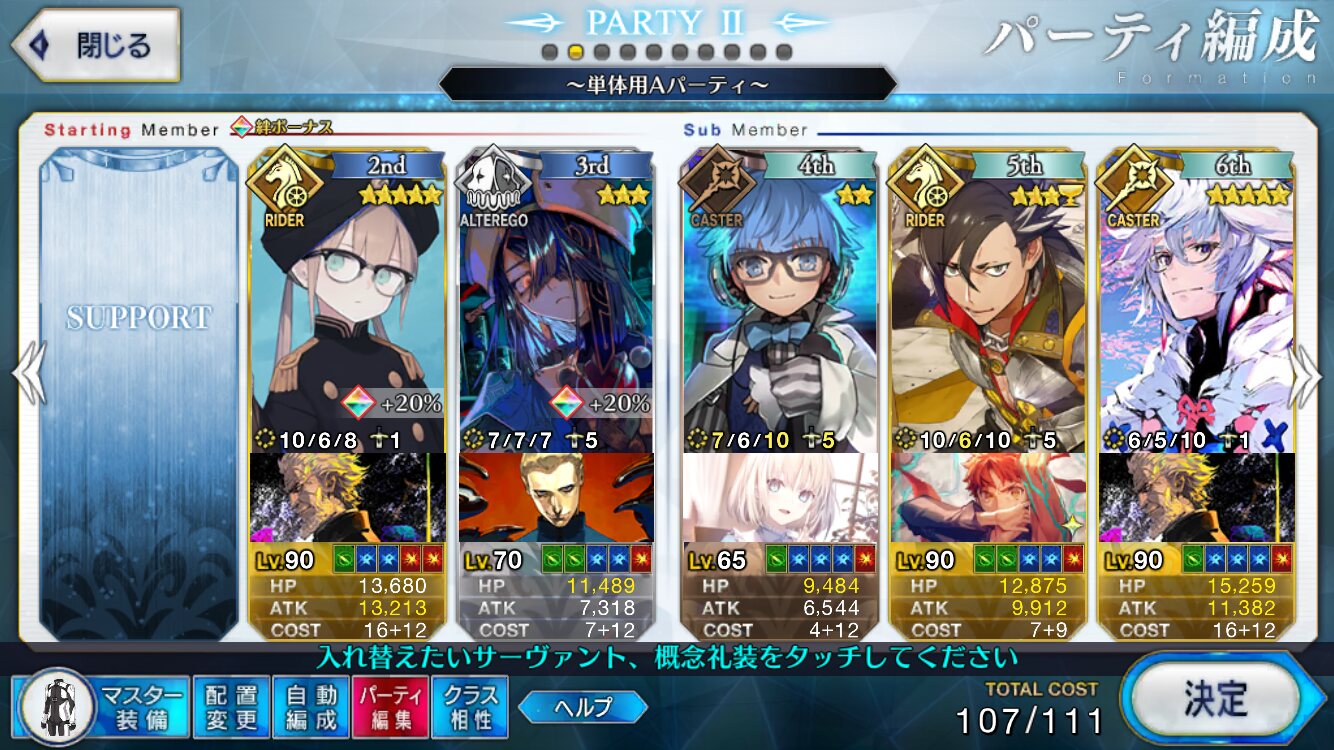Open 配置変更 position change

[231, 706]
